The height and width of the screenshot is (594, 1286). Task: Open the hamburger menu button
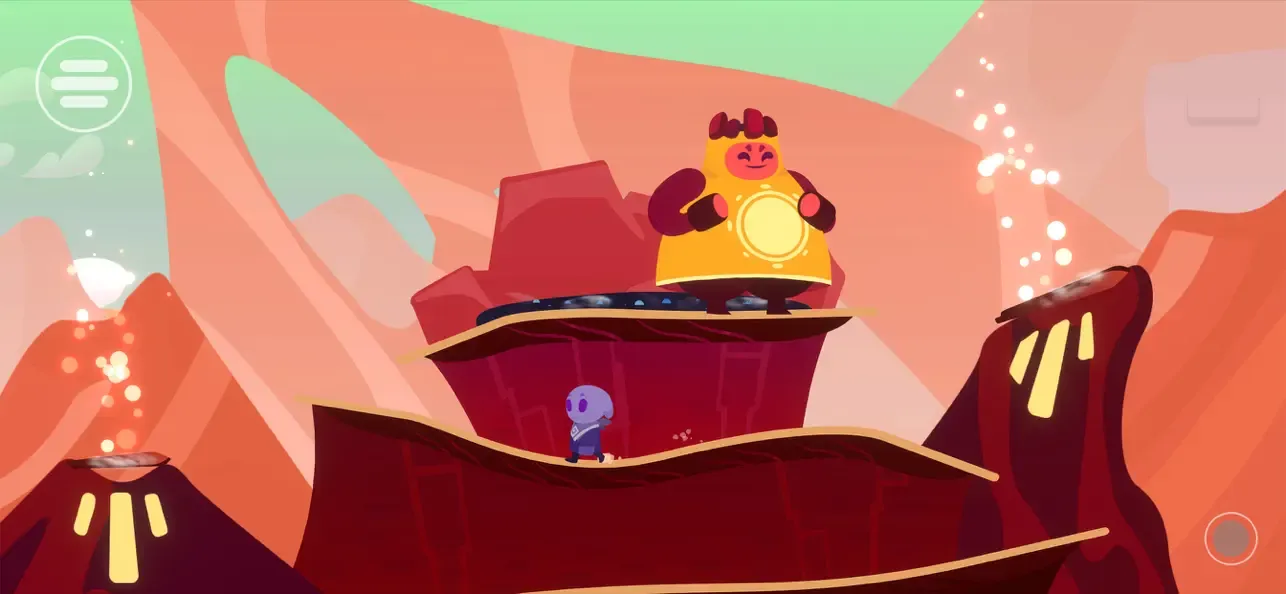click(84, 84)
